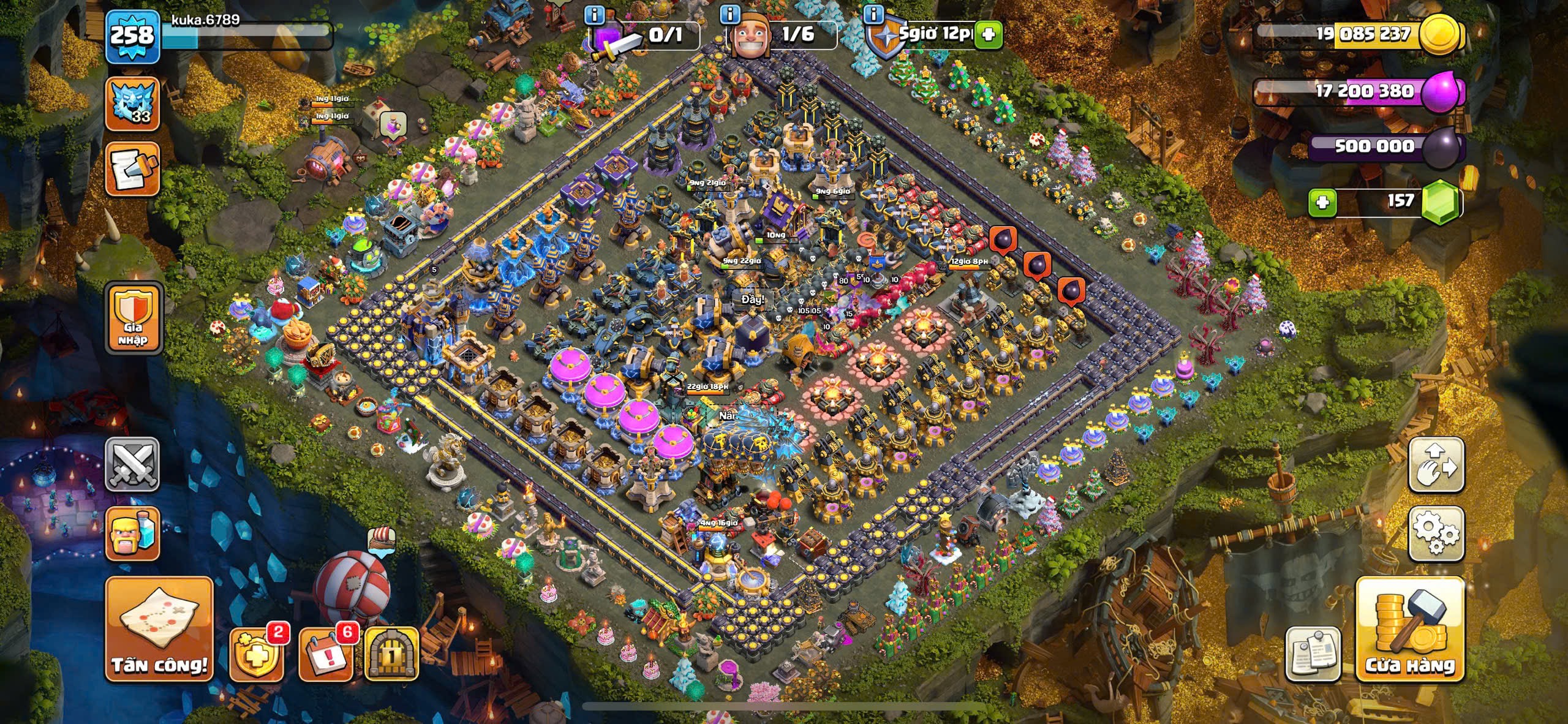Viewport: 1568px width, 724px height.
Task: Show builder info above the builder face
Action: [x=729, y=13]
